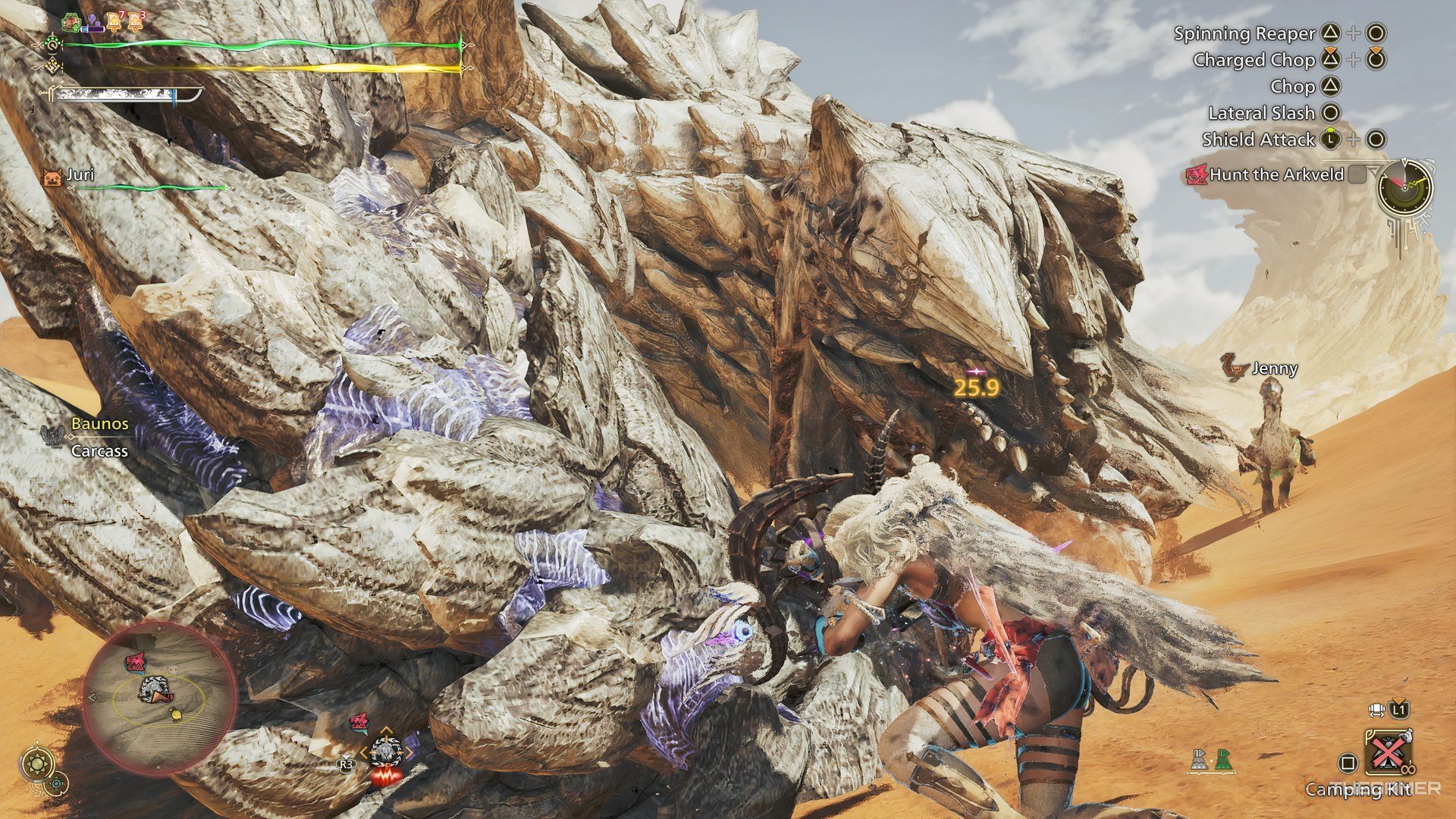Select the grey camp tent icon
Image resolution: width=1456 pixels, height=819 pixels.
[x=1200, y=761]
